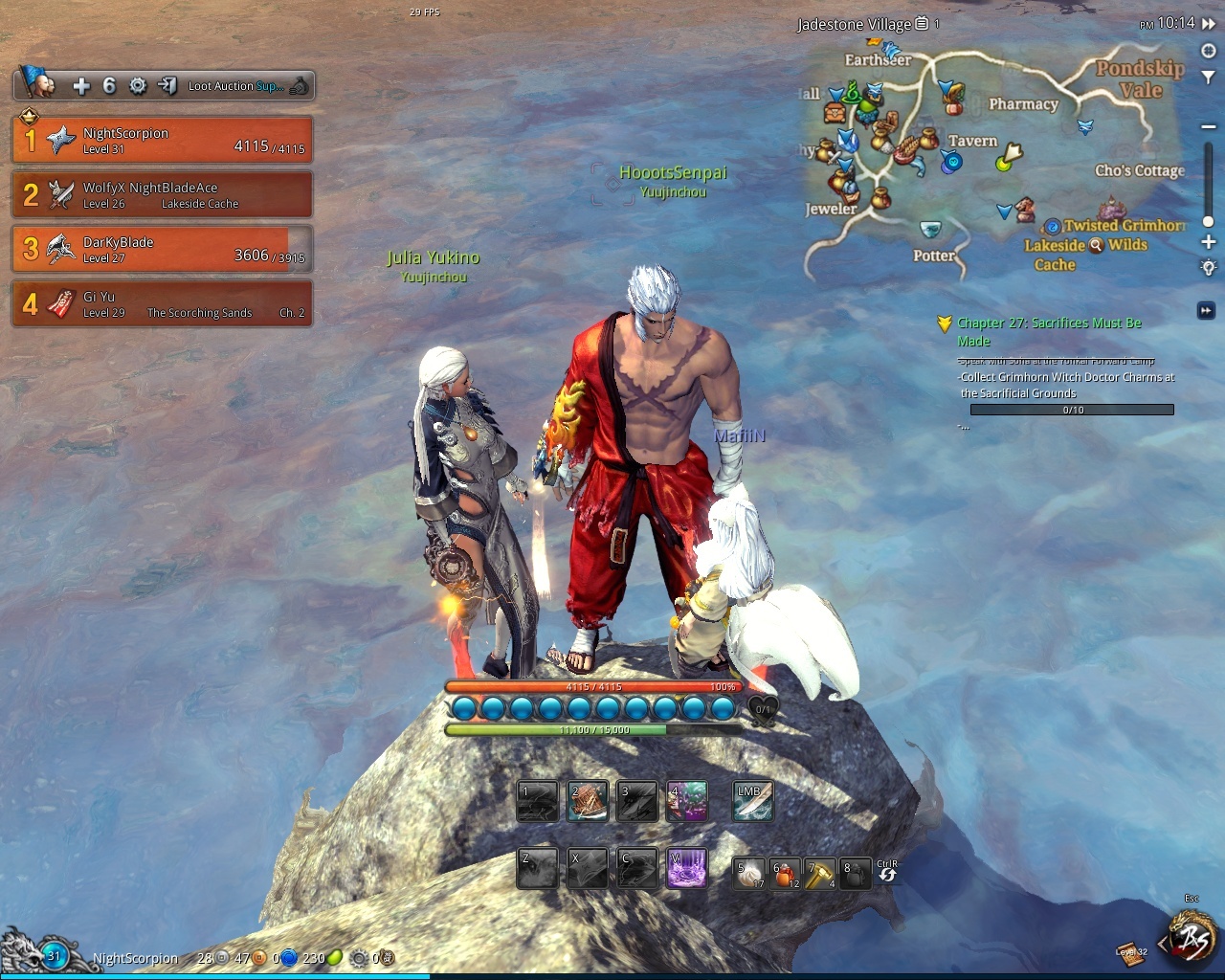The width and height of the screenshot is (1225, 980).
Task: Select party member WolfyX NightBladeAce
Action: tap(162, 194)
